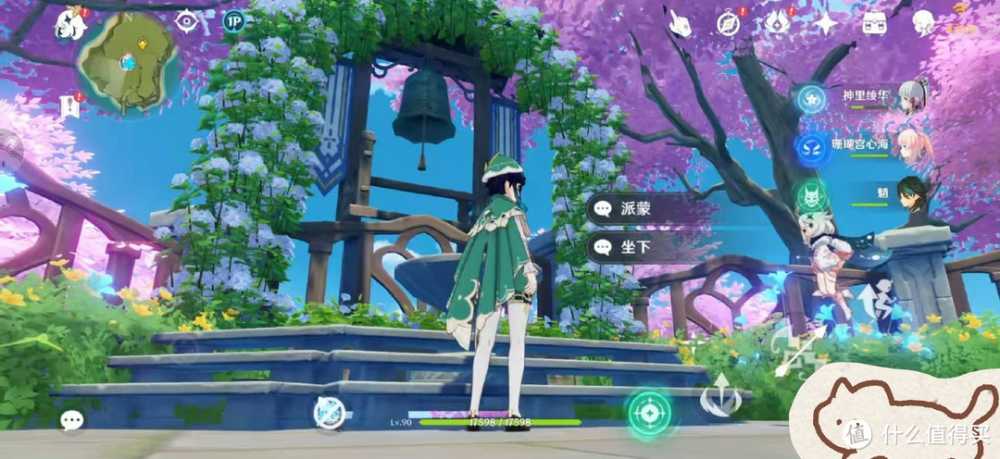Tap the pointing hand cursor icon
Viewport: 1000px width, 459px height.
pyautogui.click(x=681, y=23)
